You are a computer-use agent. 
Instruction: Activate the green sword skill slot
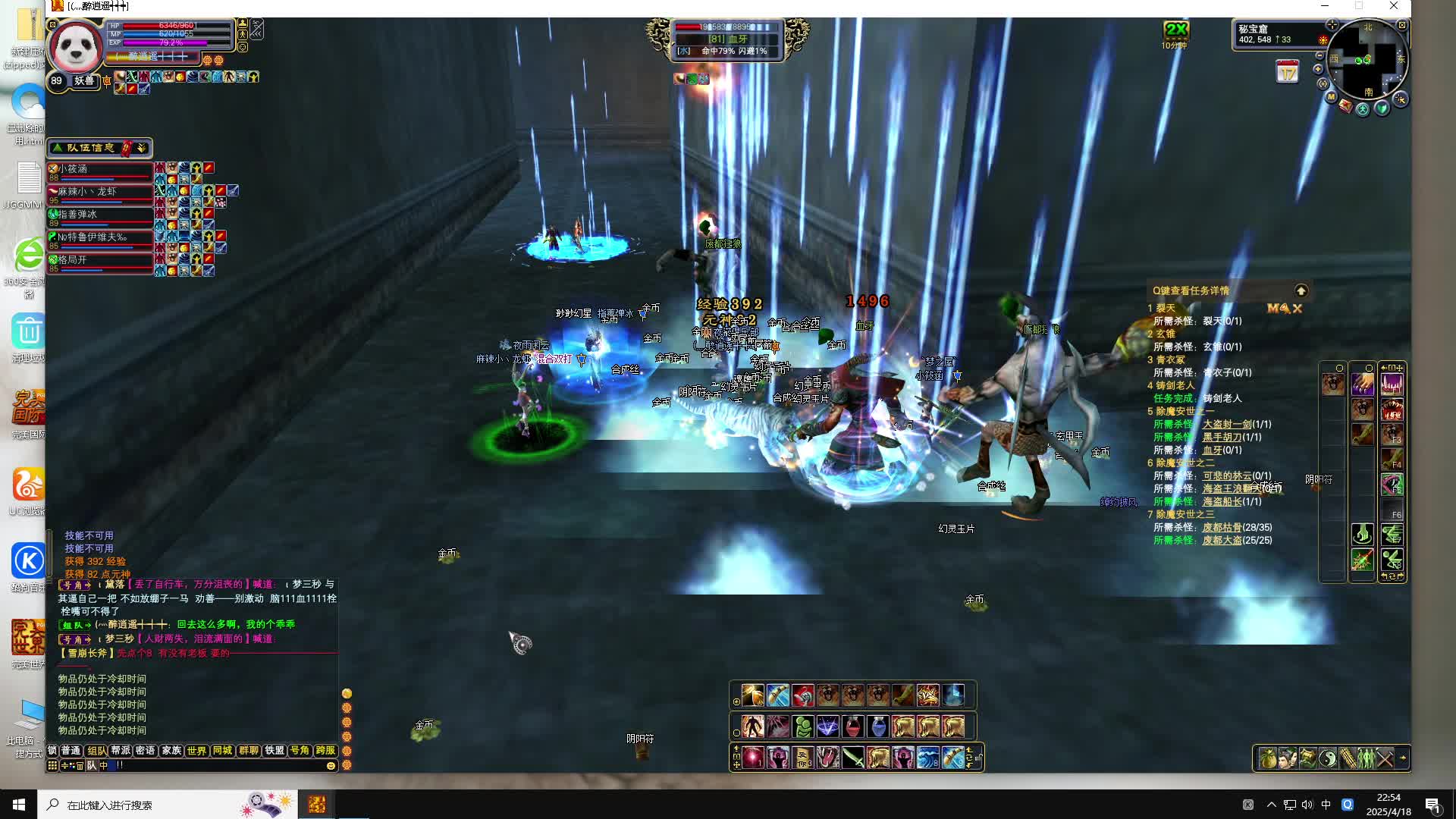(853, 758)
